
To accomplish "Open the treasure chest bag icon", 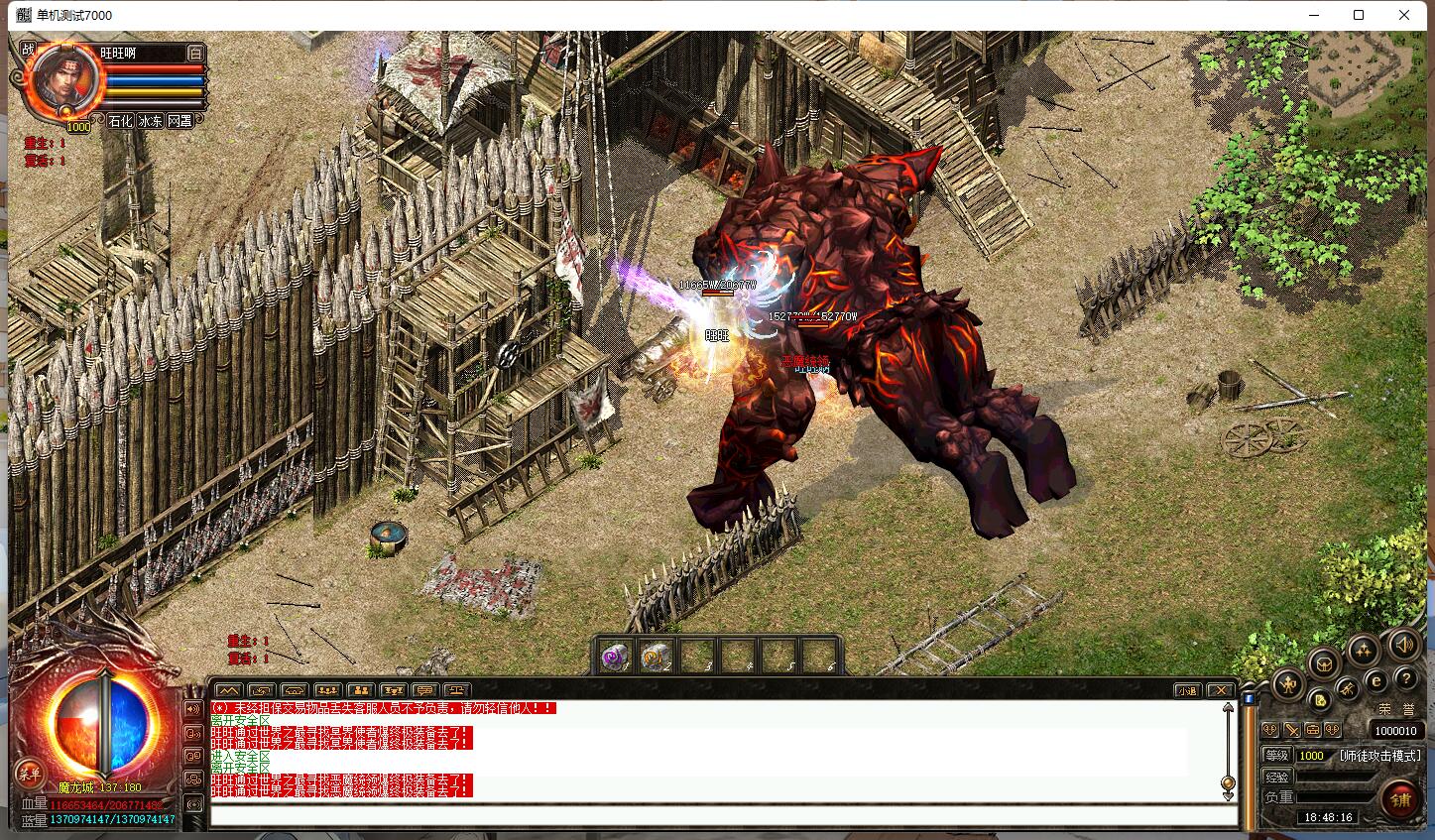I will (x=1323, y=662).
